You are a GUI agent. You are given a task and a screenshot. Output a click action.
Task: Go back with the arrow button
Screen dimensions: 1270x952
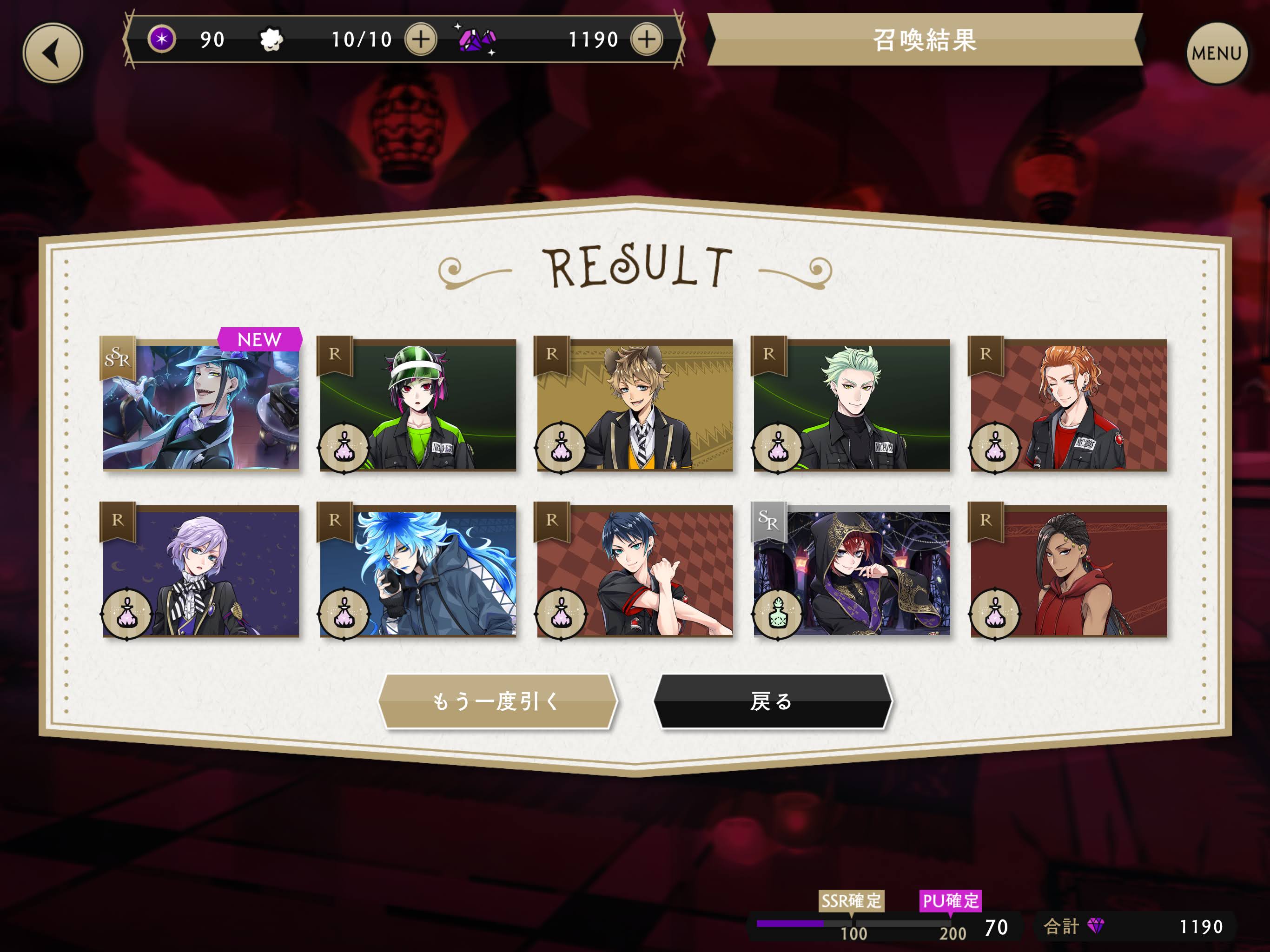53,53
